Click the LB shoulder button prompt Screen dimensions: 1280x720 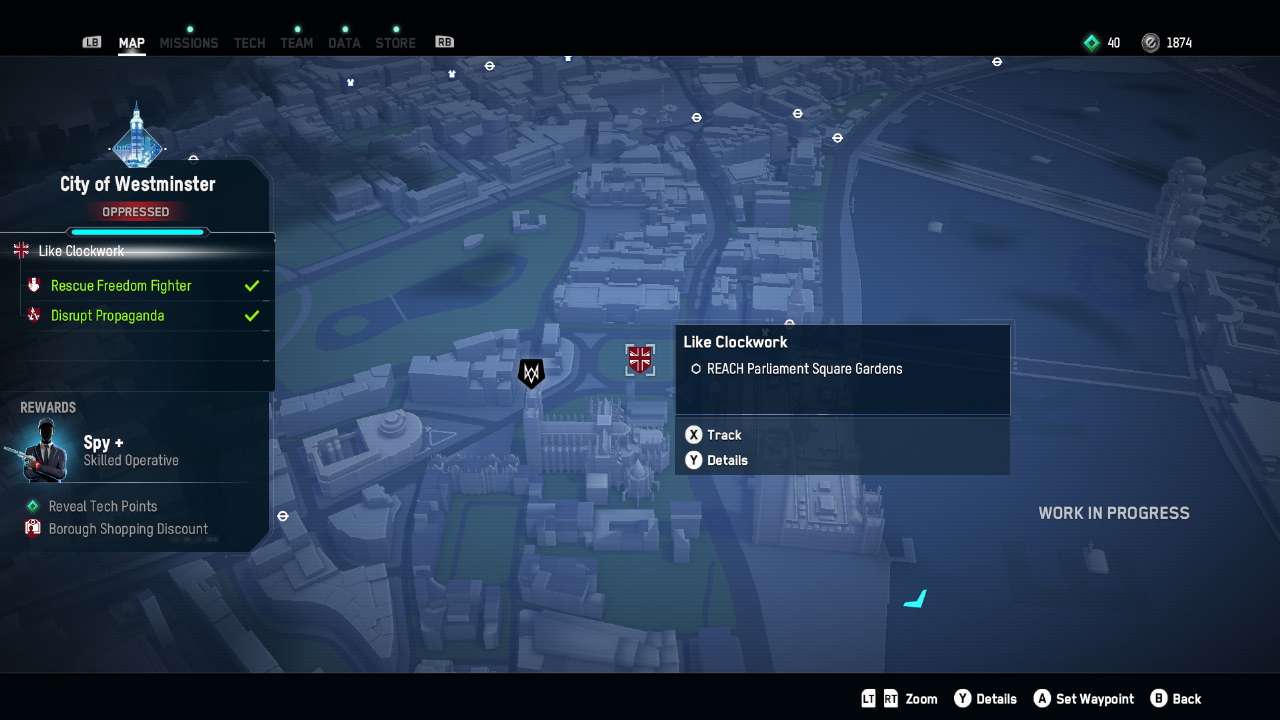pos(91,42)
